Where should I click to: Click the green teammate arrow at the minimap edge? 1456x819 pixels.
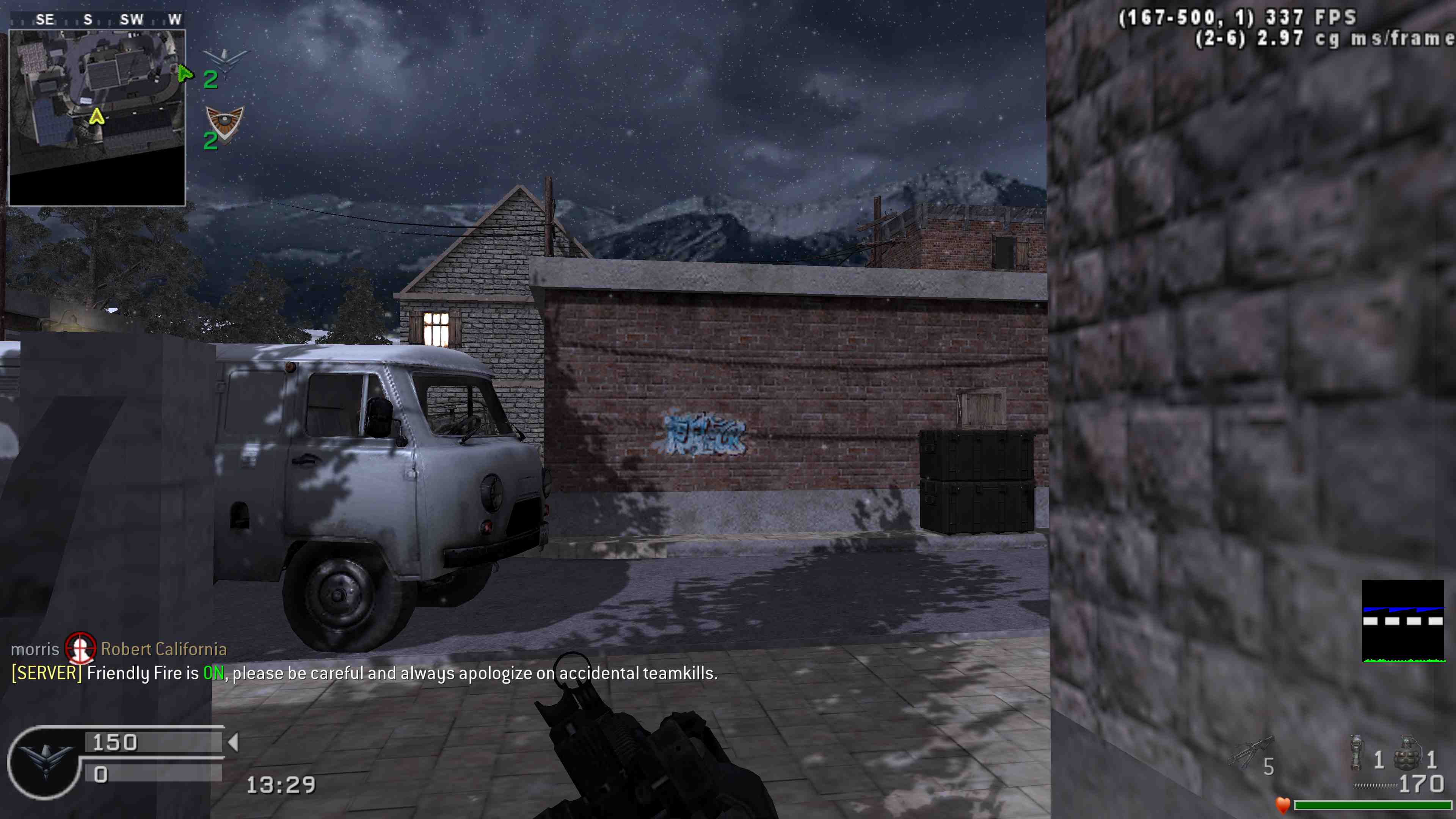point(184,74)
